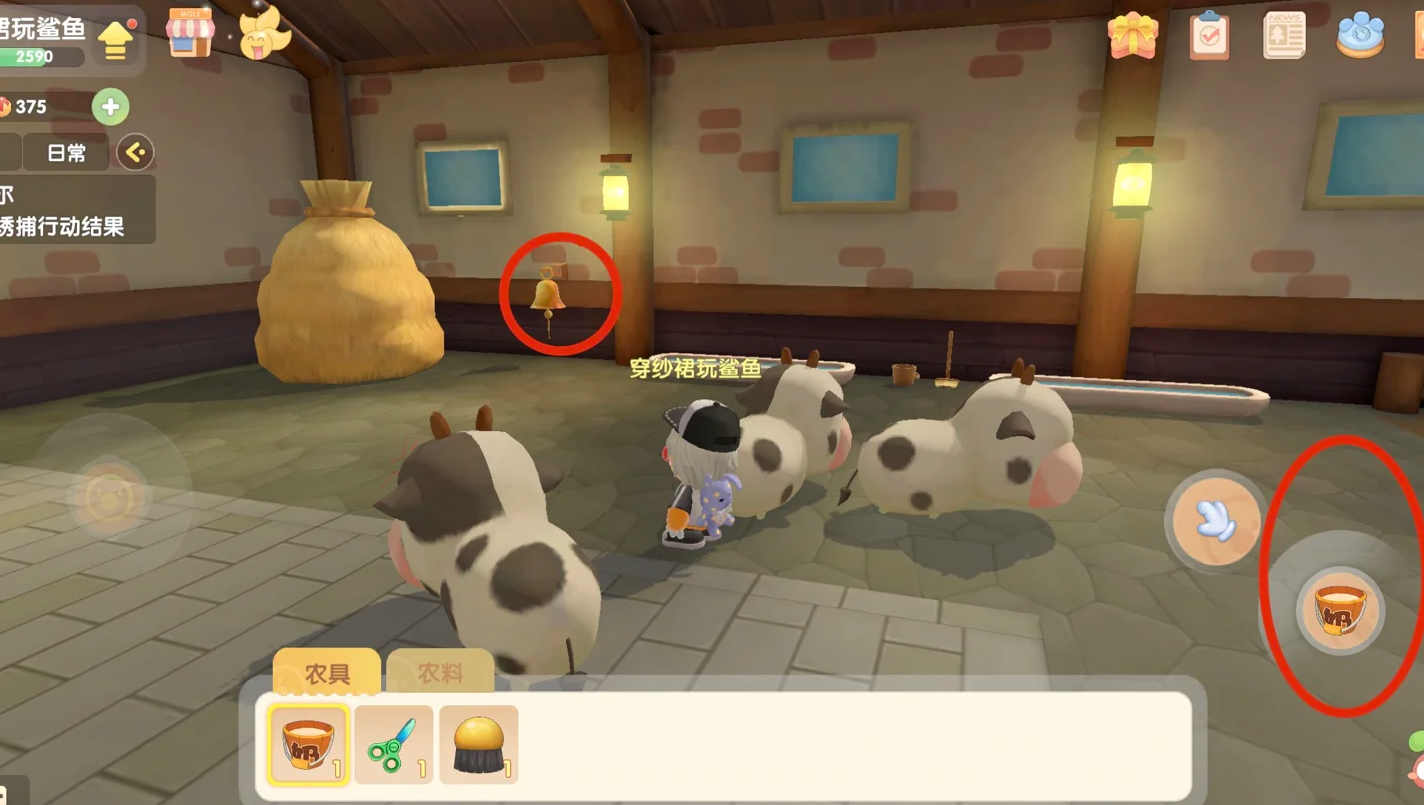The height and width of the screenshot is (805, 1424).
Task: Open the blue paw icon menu
Action: (1361, 35)
